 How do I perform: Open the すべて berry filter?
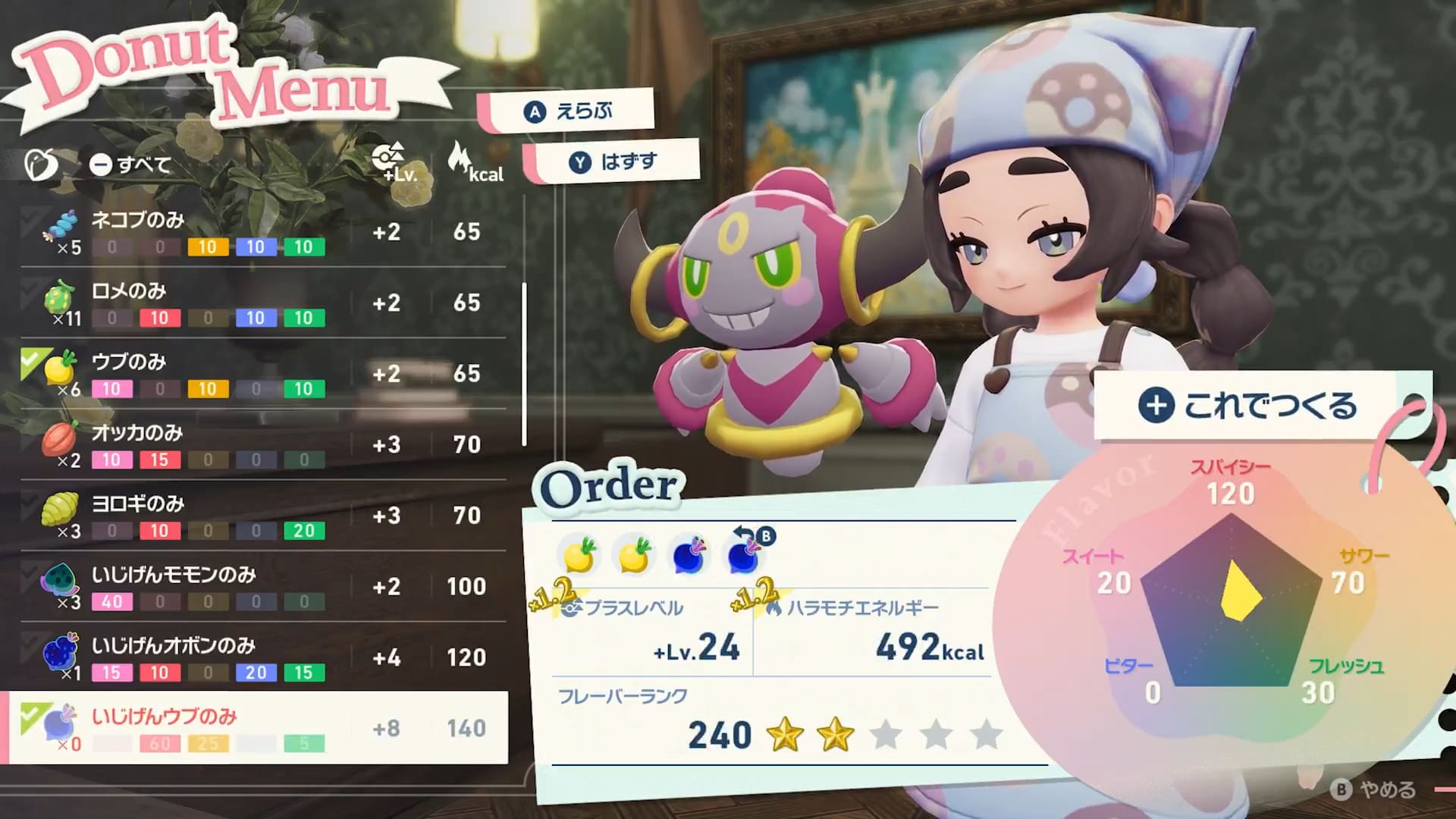coord(130,164)
